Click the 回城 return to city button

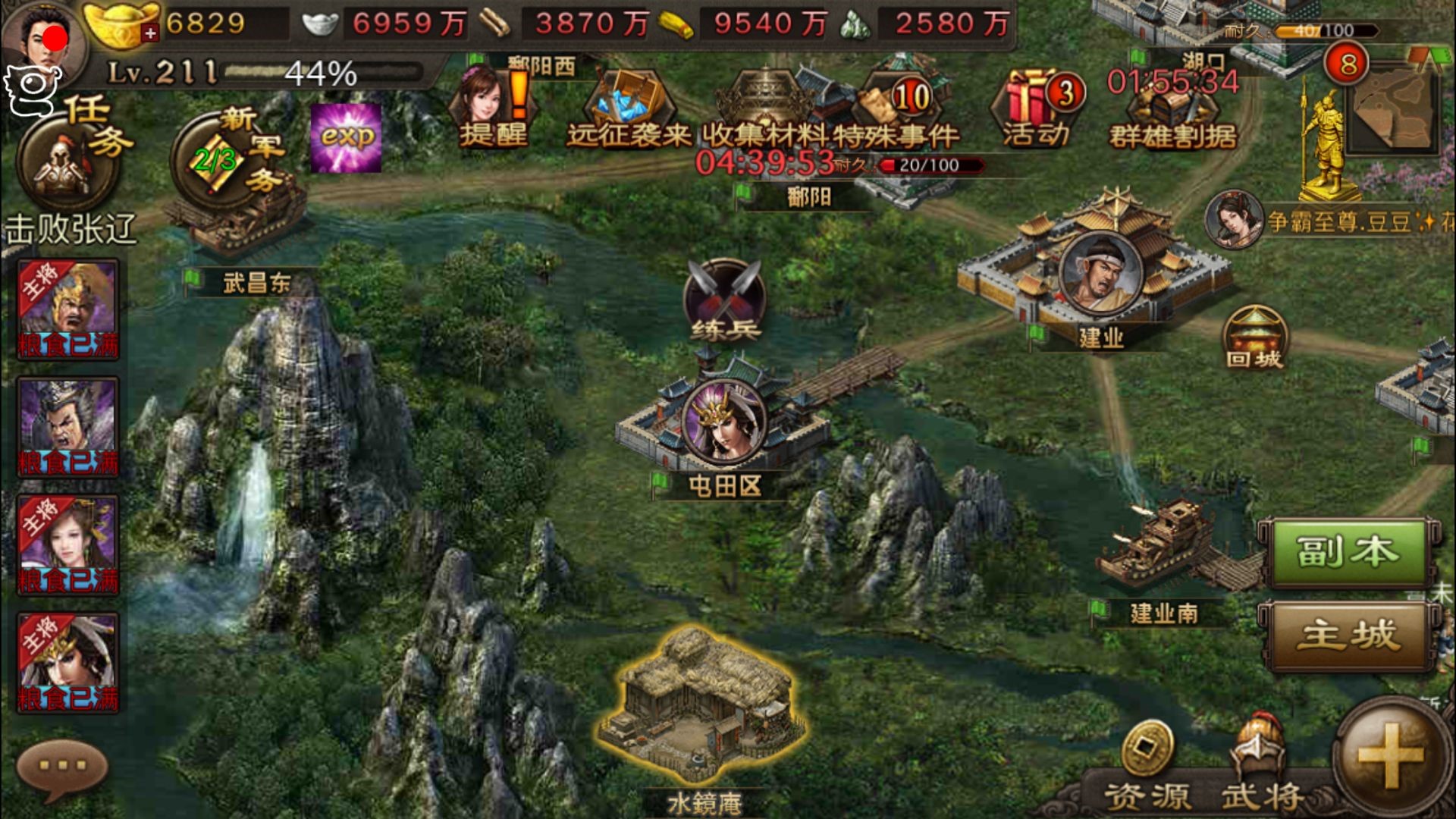[x=1255, y=339]
